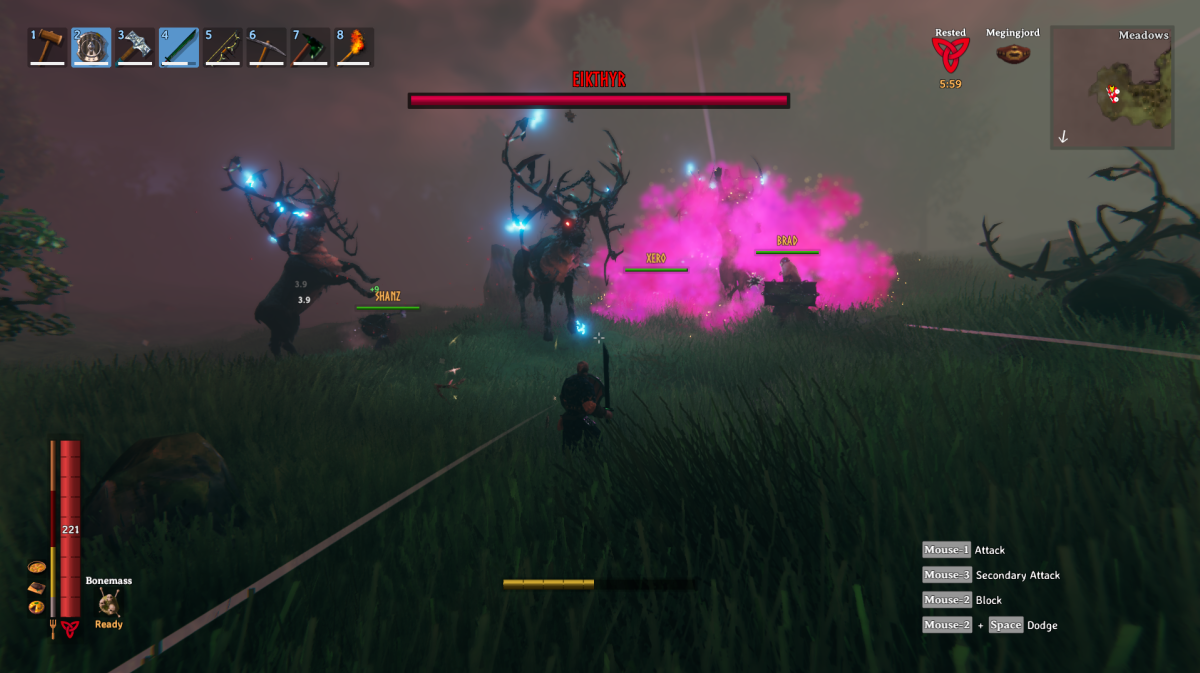Equip the bow in hotbar slot 5
The image size is (1200, 673).
click(223, 47)
